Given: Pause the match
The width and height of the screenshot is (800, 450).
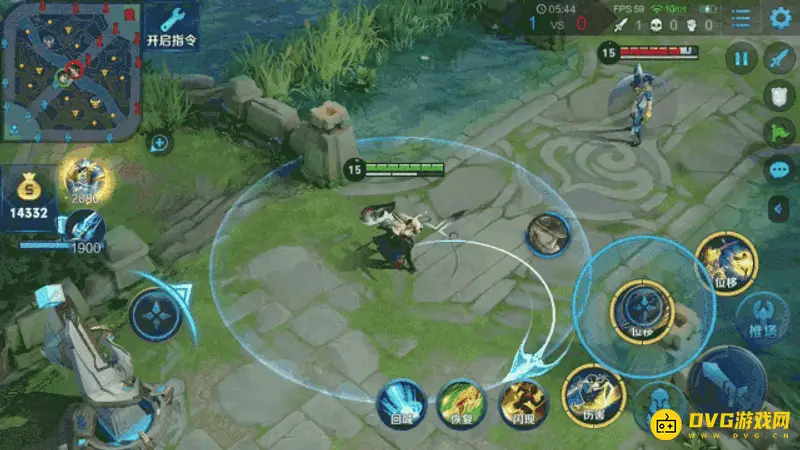Looking at the screenshot, I should [741, 57].
